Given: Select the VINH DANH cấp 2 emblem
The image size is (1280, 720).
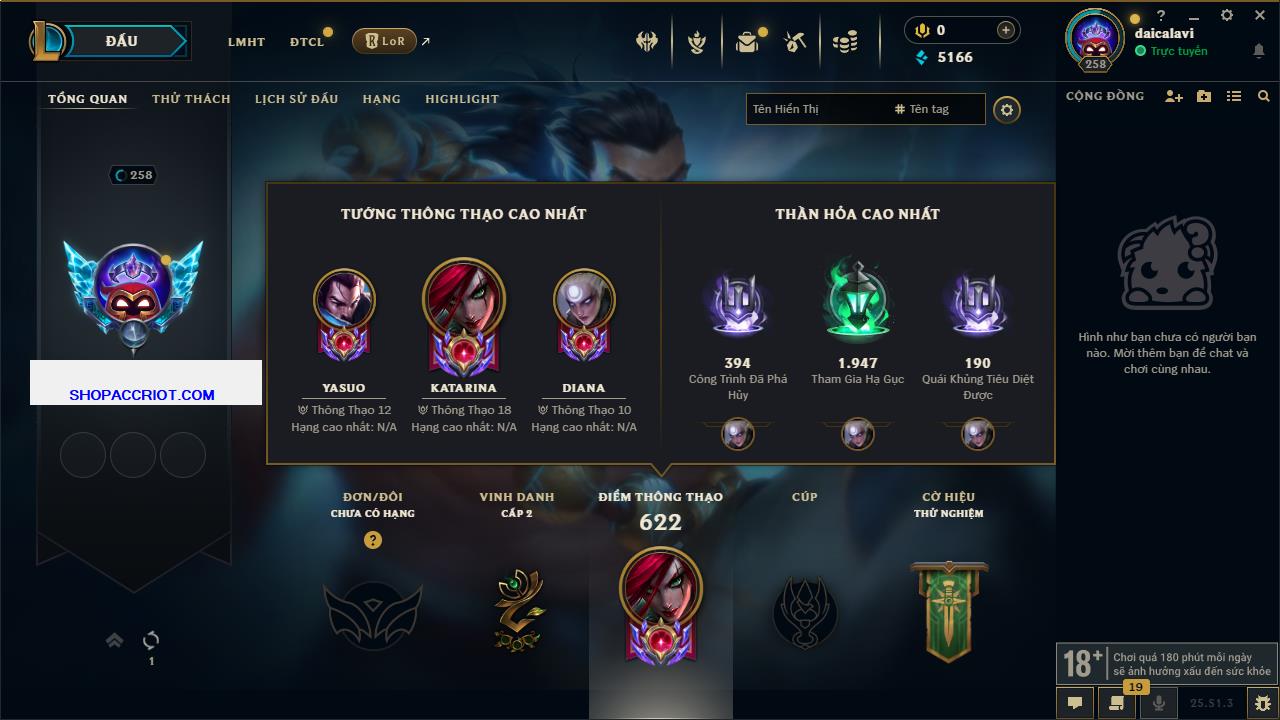Looking at the screenshot, I should coord(517,610).
